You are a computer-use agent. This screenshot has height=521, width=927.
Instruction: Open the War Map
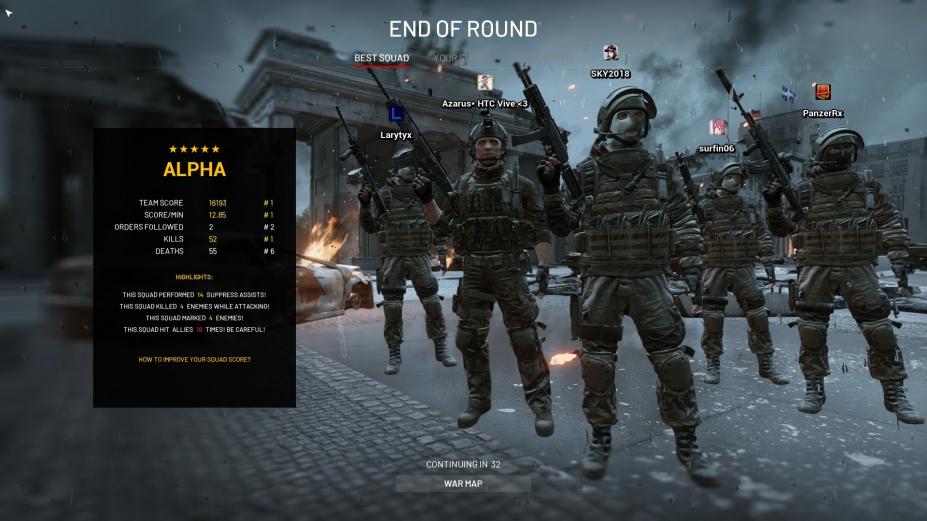pos(463,484)
